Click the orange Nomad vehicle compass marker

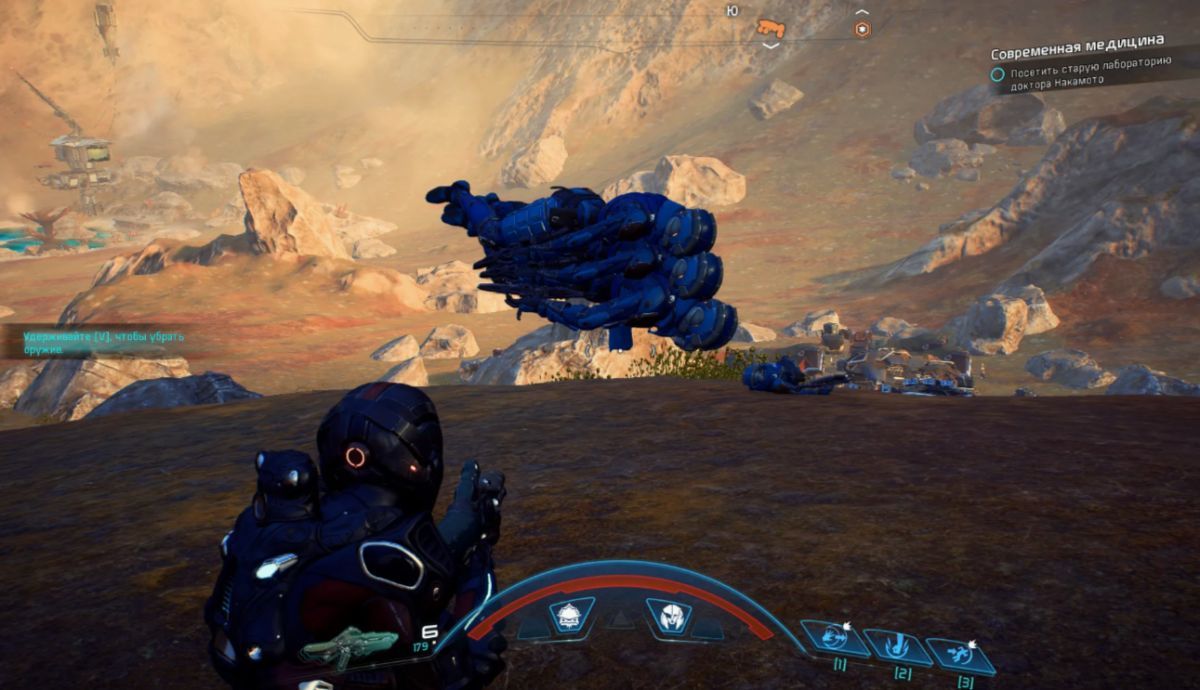[x=769, y=28]
